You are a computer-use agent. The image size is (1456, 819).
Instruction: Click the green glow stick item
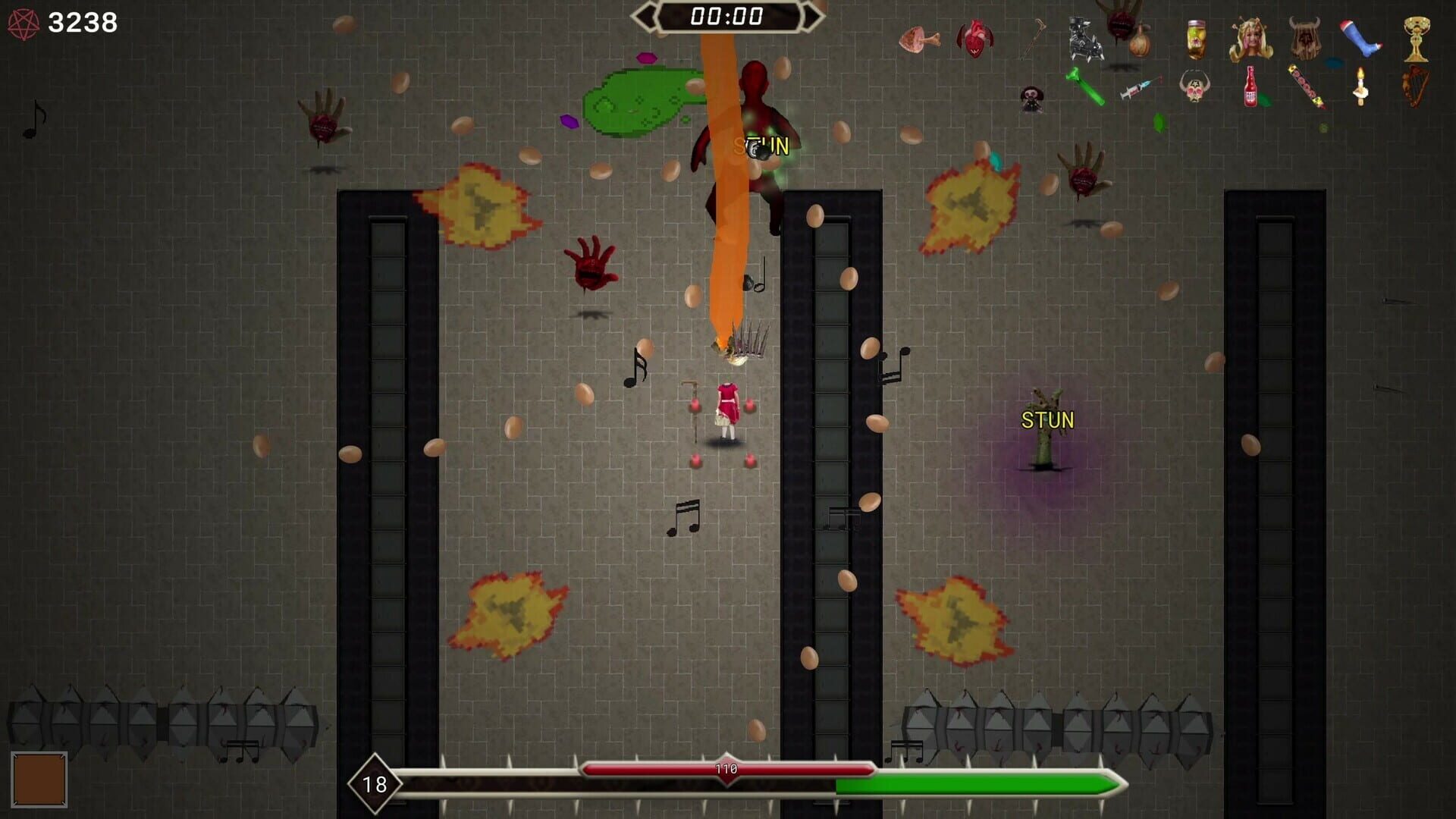pos(1084,85)
